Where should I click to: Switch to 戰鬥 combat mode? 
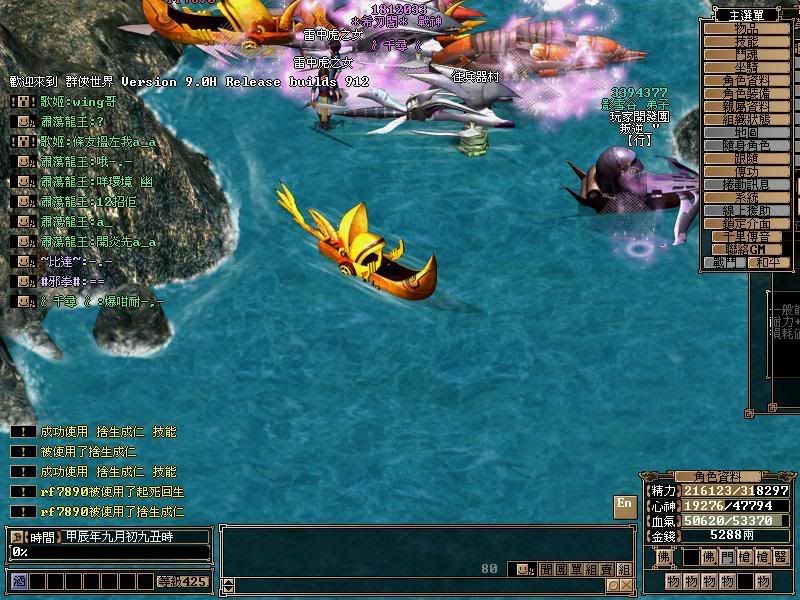(726, 263)
